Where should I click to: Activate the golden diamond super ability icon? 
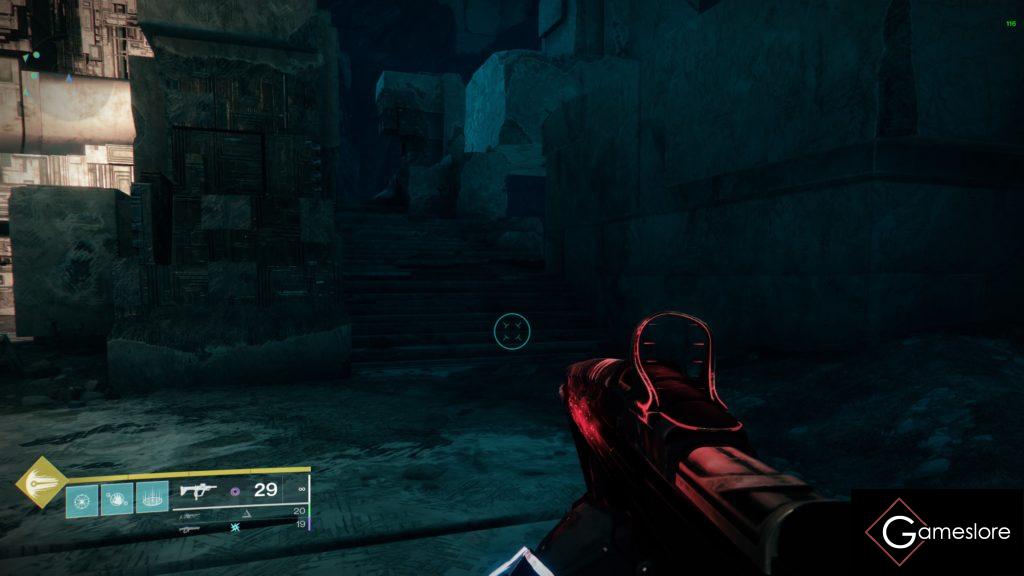click(40, 482)
